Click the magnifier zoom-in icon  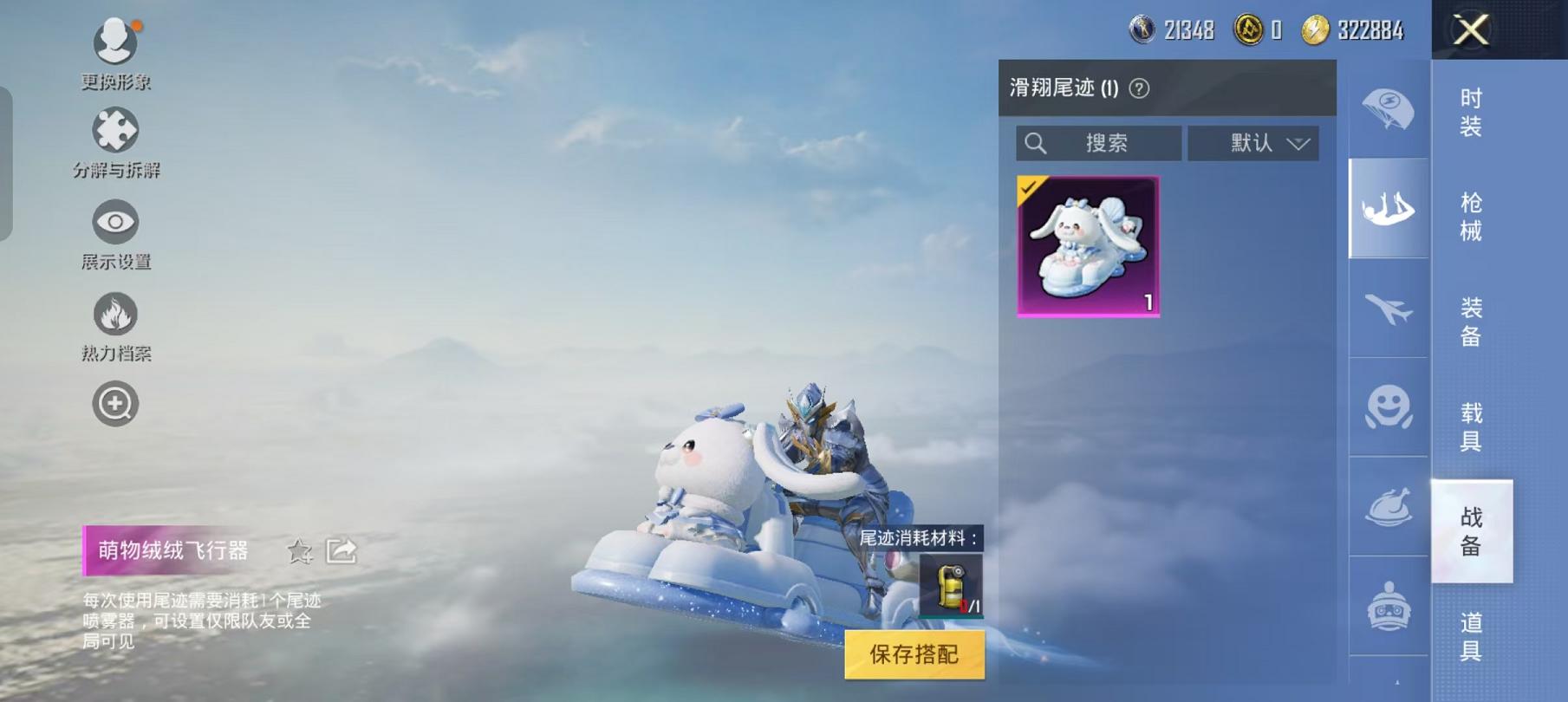pyautogui.click(x=115, y=401)
